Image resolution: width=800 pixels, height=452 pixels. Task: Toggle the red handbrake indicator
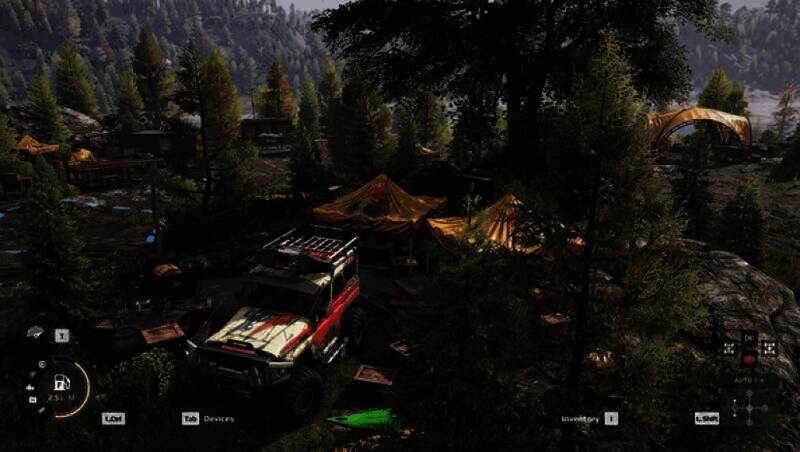(749, 357)
